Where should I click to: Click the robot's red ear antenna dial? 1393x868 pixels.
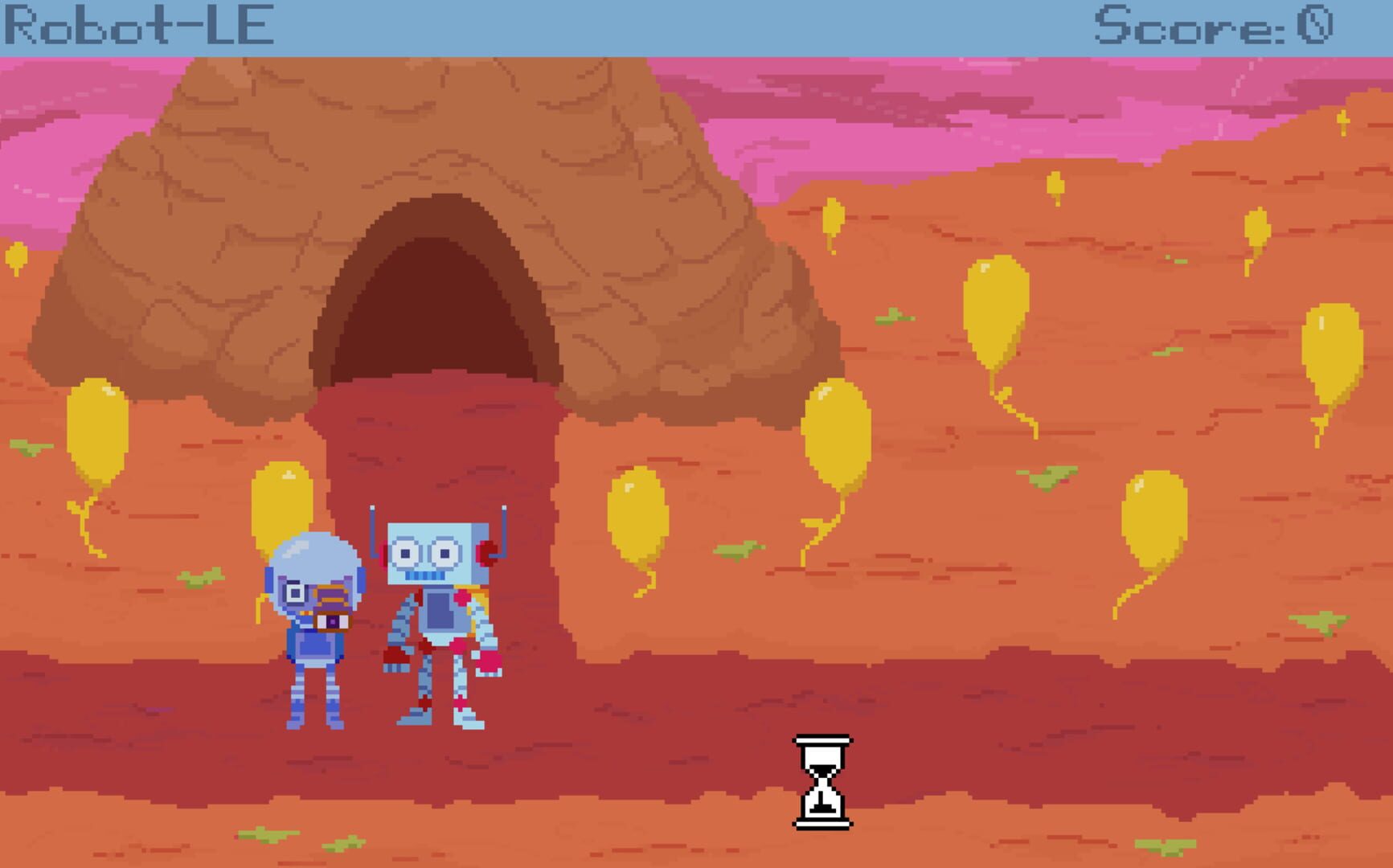tap(486, 553)
